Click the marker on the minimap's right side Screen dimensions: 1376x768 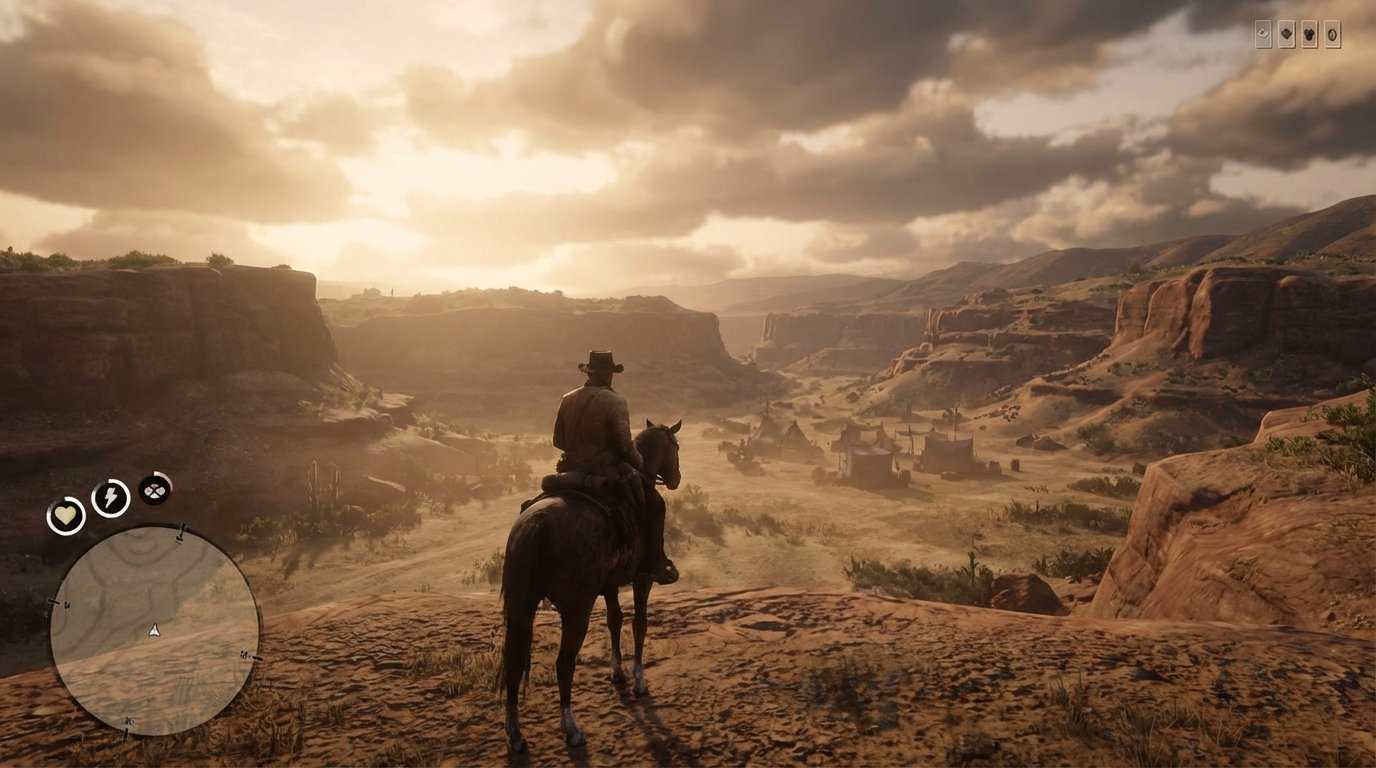[x=245, y=656]
